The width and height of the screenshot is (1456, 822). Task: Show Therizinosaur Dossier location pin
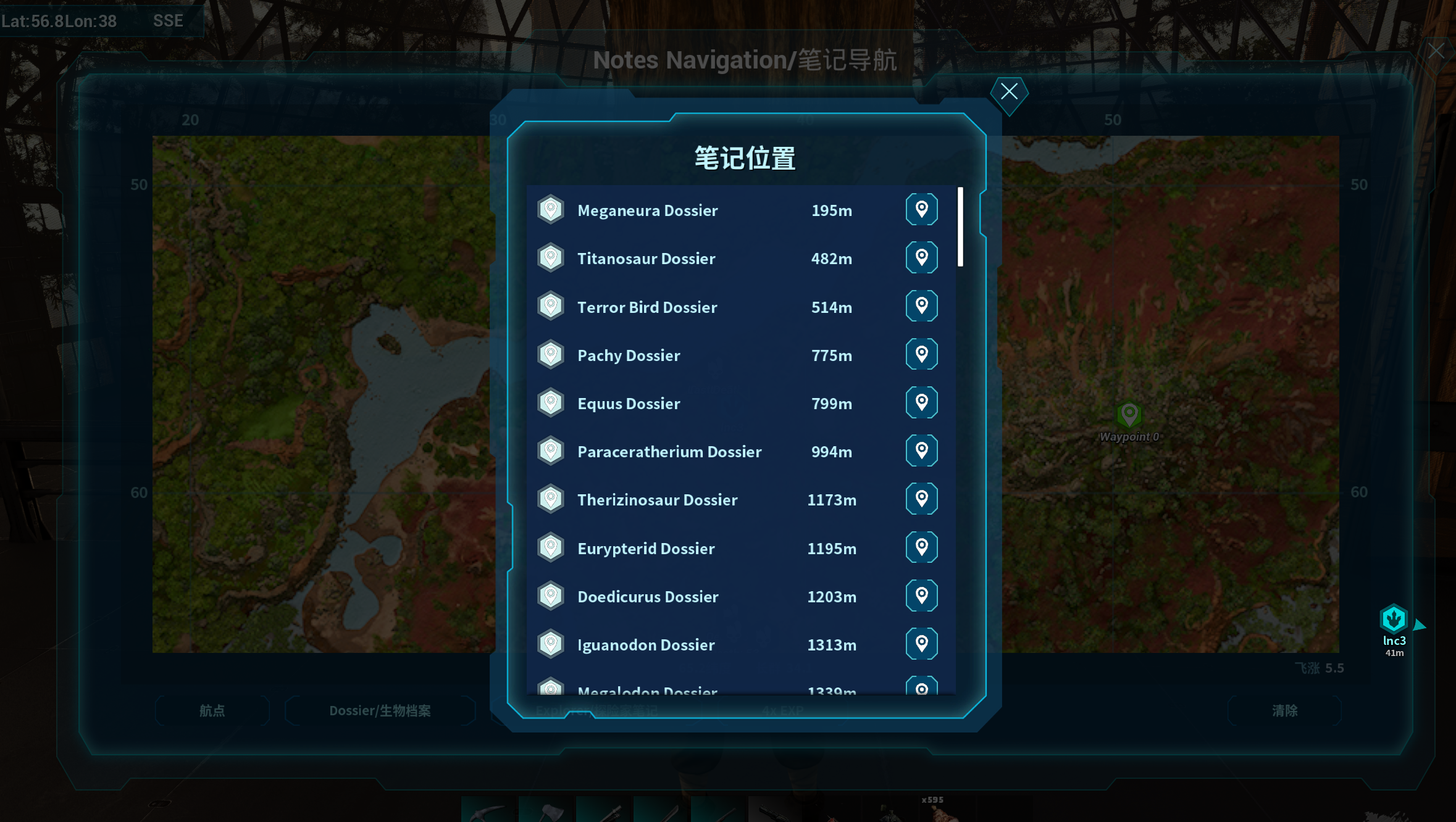pos(921,499)
